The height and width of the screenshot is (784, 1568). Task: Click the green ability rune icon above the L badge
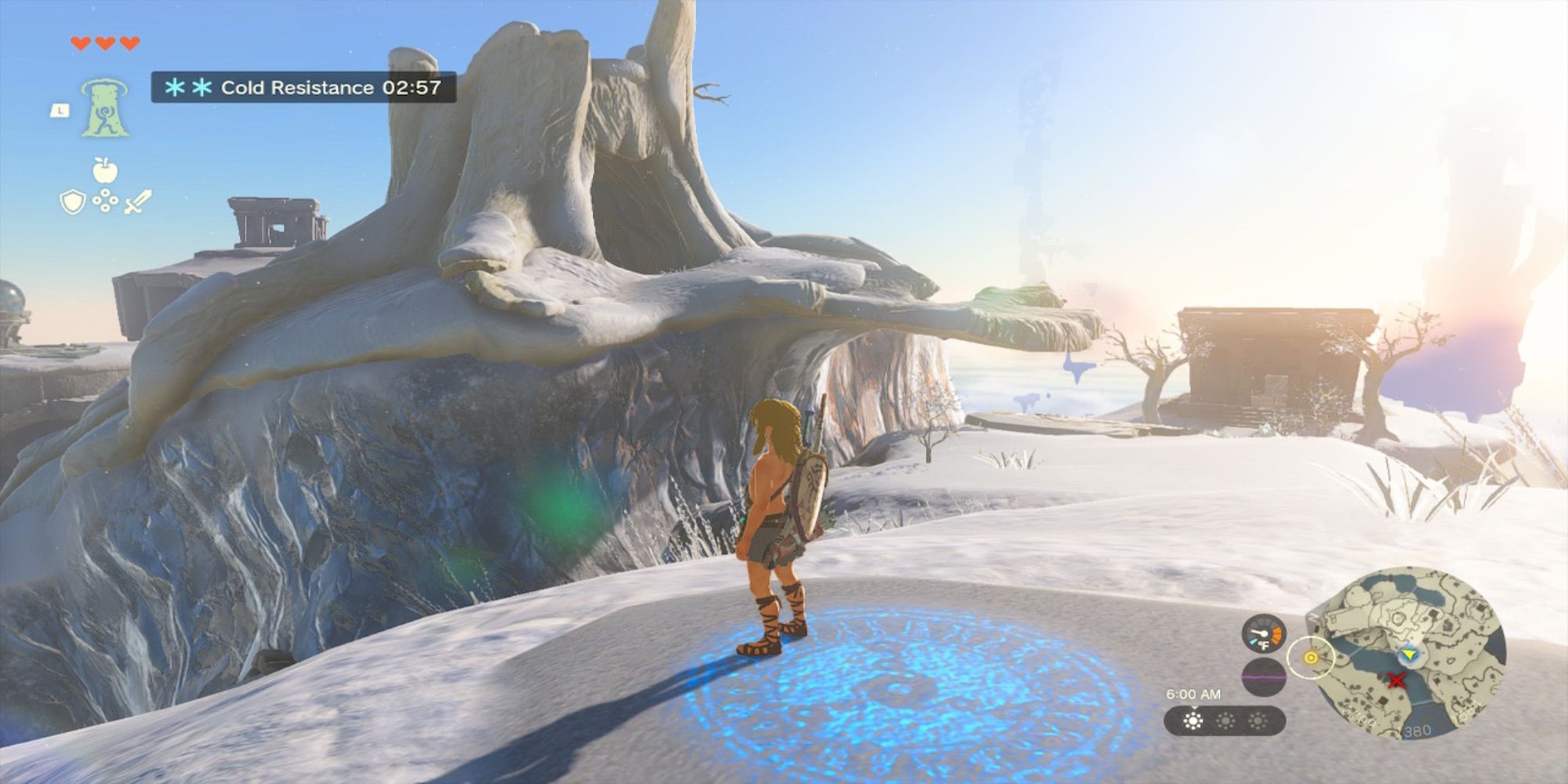(105, 108)
